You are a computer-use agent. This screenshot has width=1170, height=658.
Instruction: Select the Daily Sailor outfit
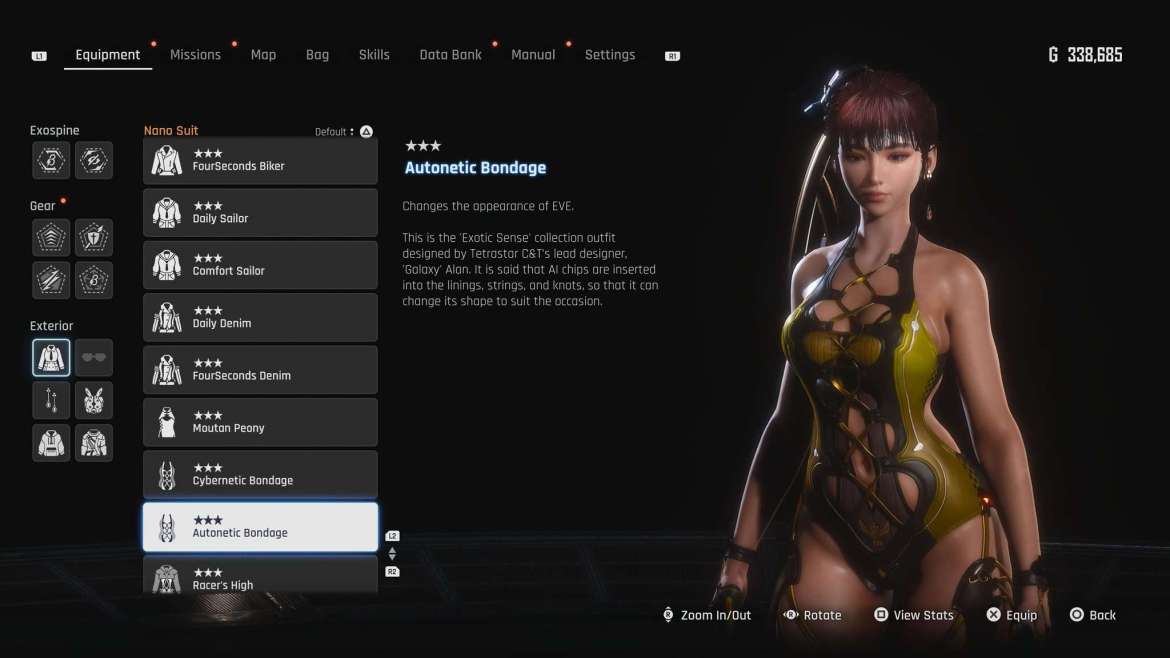(x=260, y=213)
